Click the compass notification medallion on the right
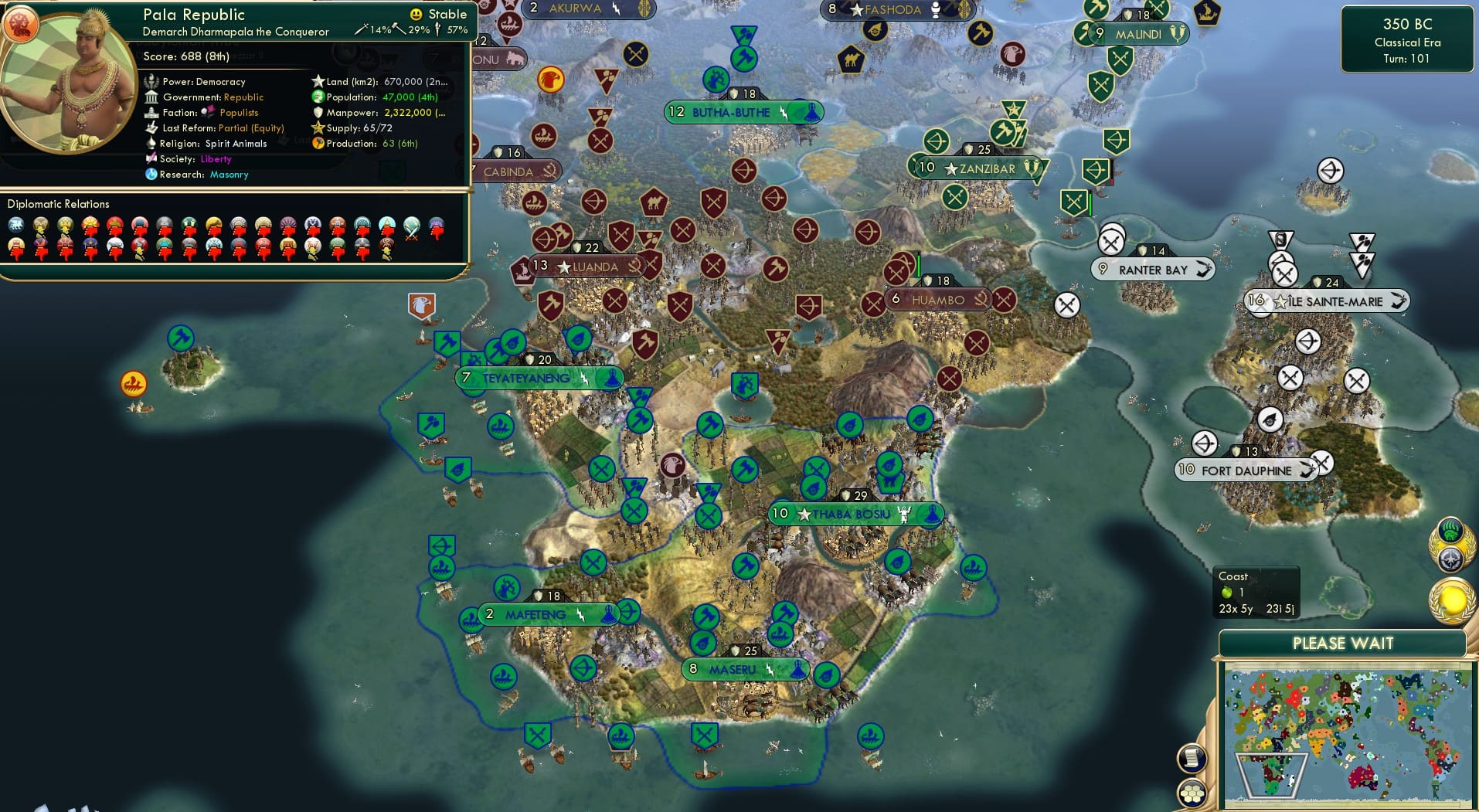This screenshot has height=812, width=1479. click(1451, 559)
